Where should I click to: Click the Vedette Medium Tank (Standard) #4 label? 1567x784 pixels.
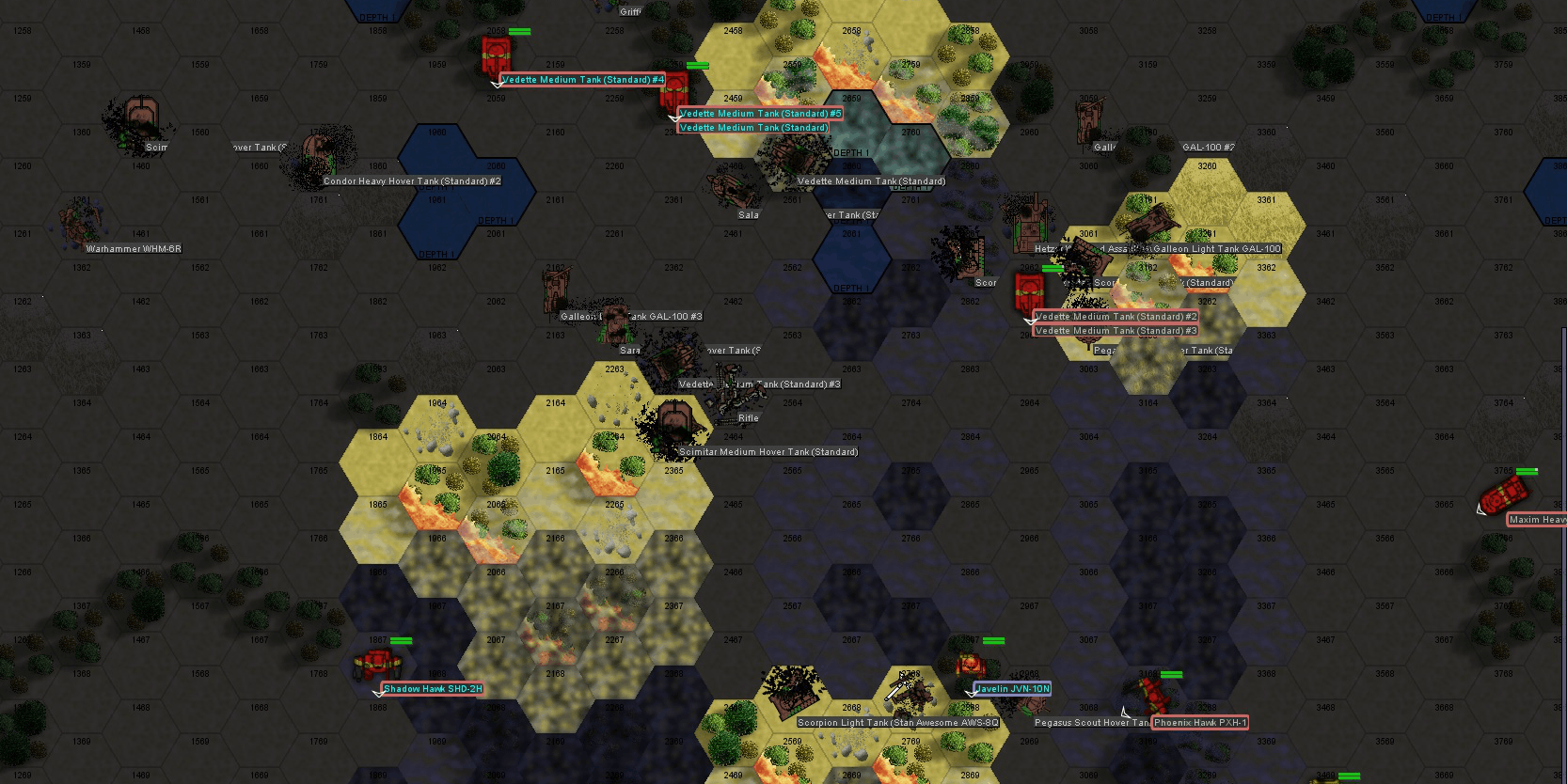583,80
